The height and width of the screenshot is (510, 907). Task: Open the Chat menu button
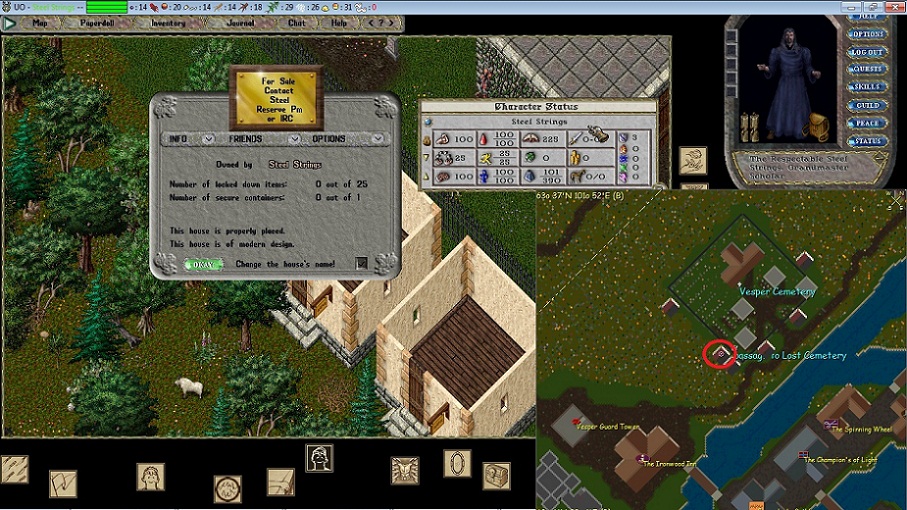coord(297,22)
